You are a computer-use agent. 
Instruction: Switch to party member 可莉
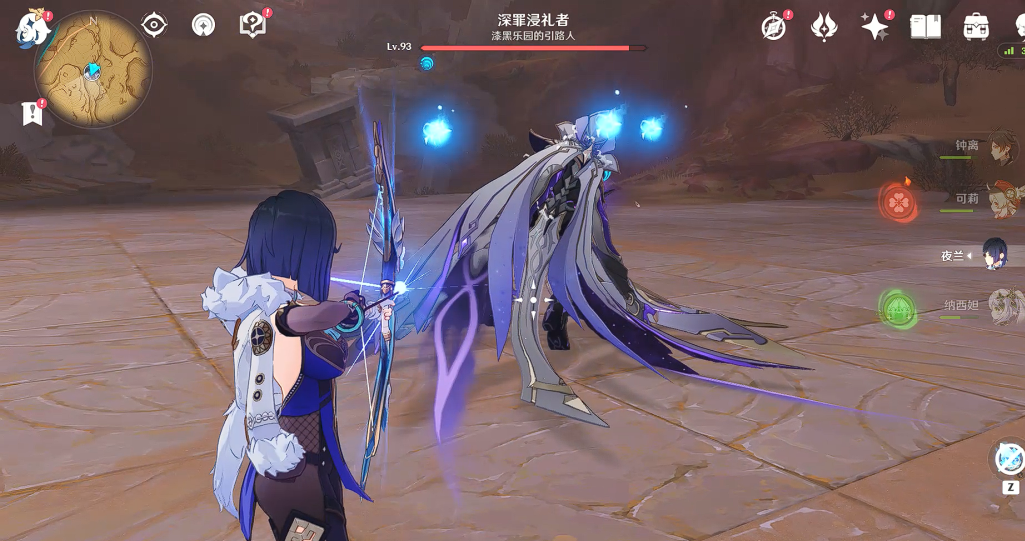[1001, 200]
